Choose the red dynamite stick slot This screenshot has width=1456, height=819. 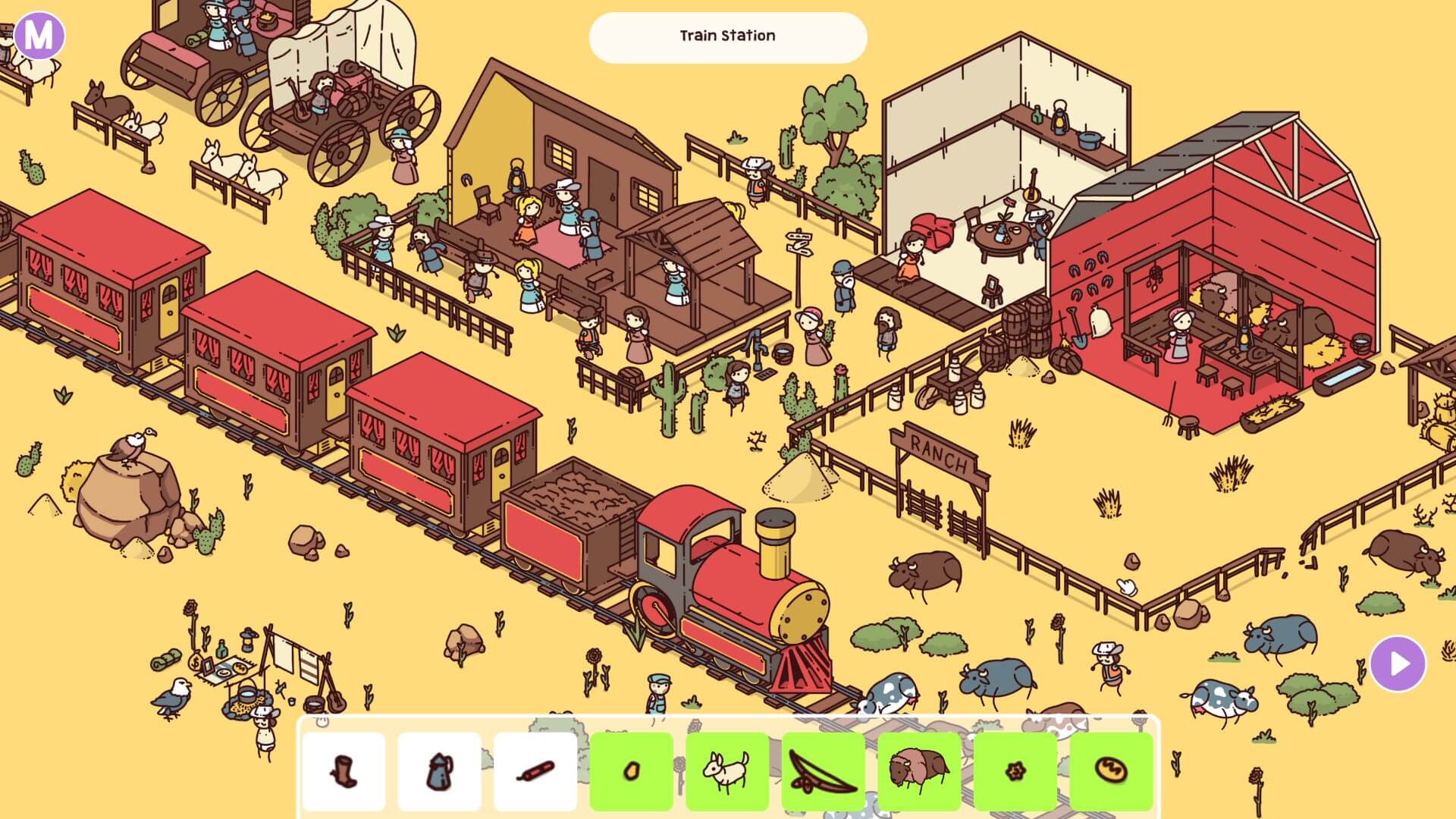(535, 771)
